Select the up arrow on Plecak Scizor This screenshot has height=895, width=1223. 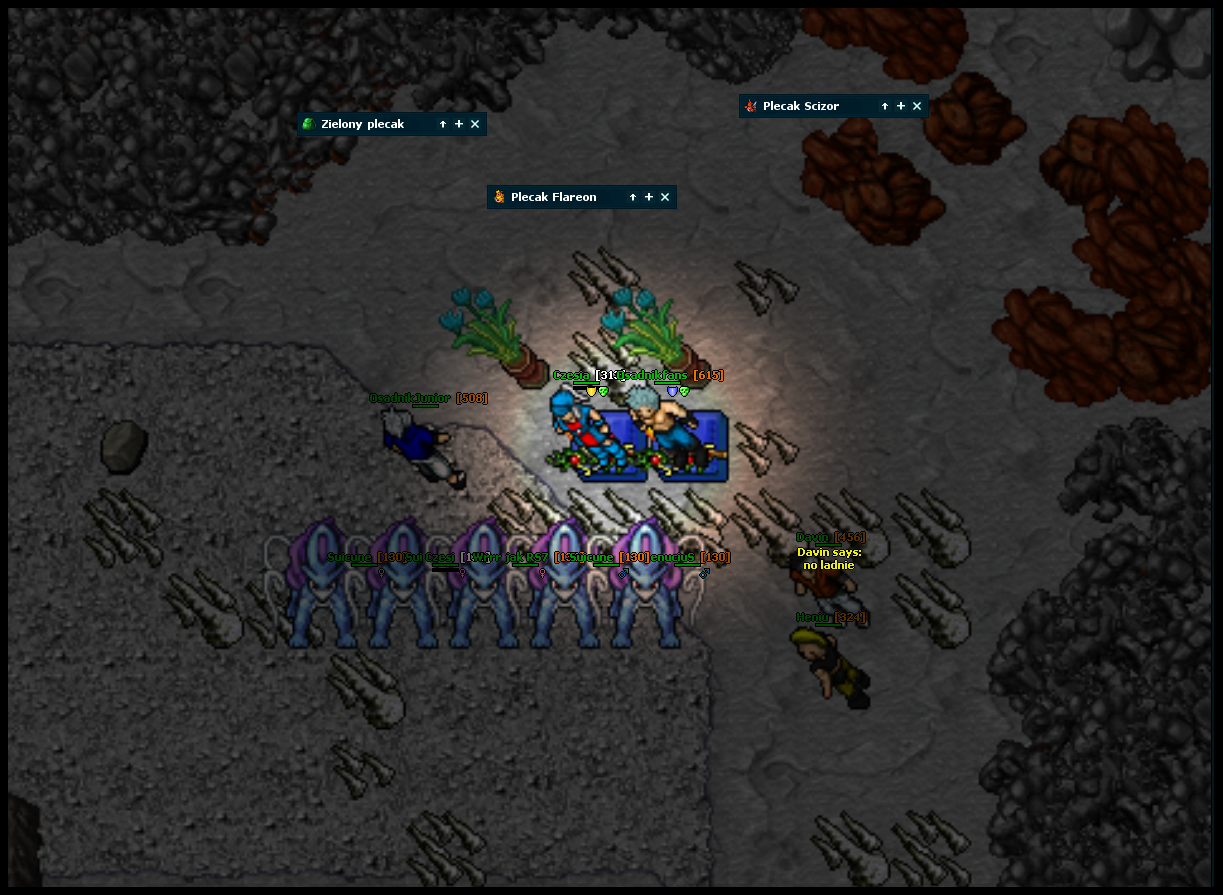(885, 106)
